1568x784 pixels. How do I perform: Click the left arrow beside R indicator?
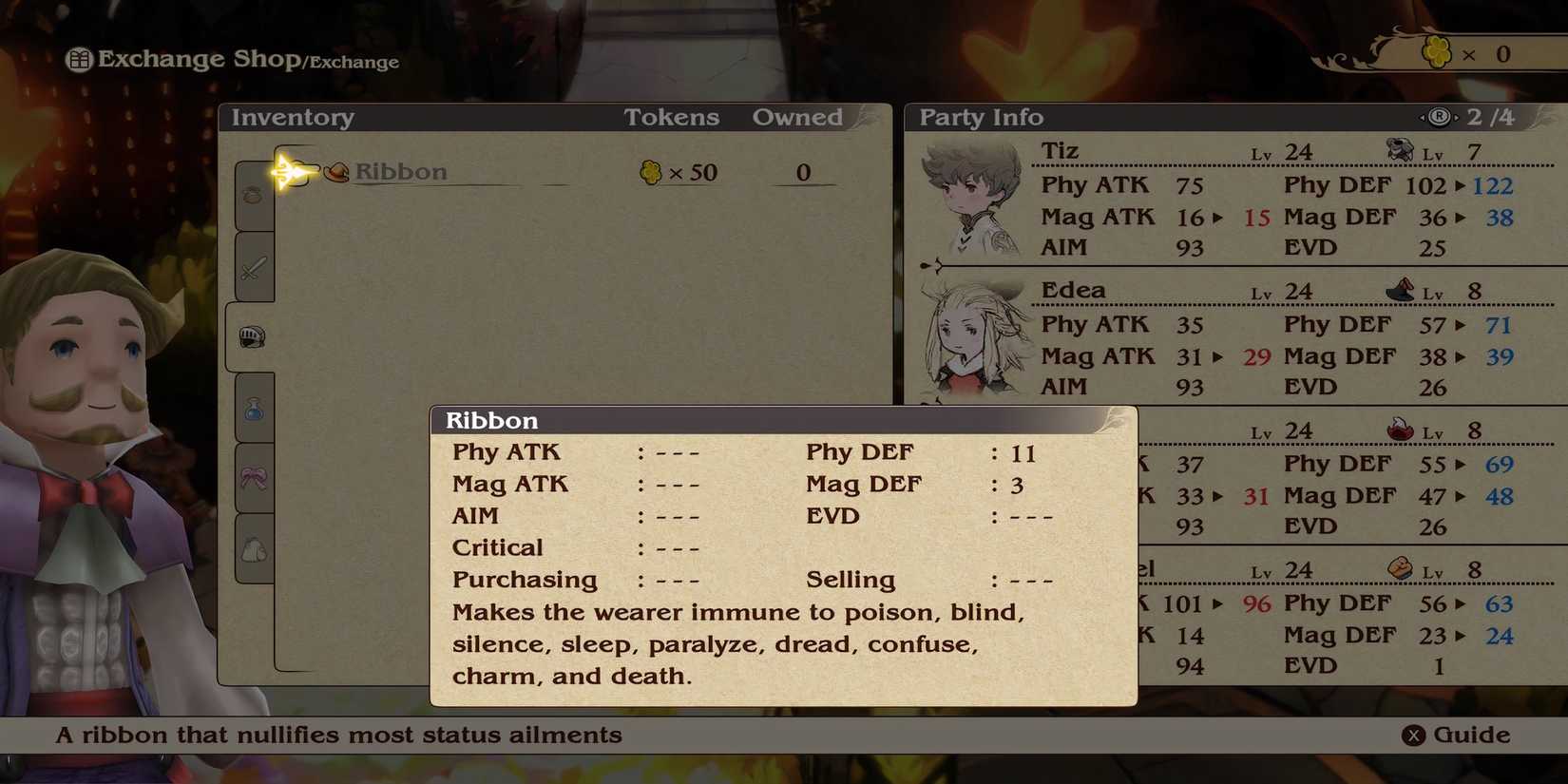pyautogui.click(x=1423, y=116)
